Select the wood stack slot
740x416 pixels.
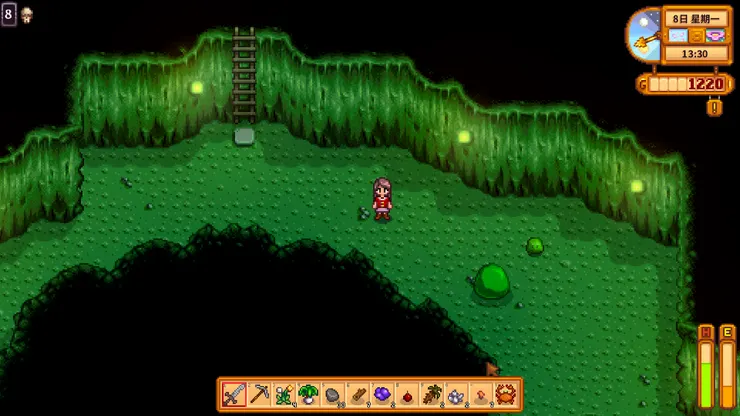tap(356, 394)
